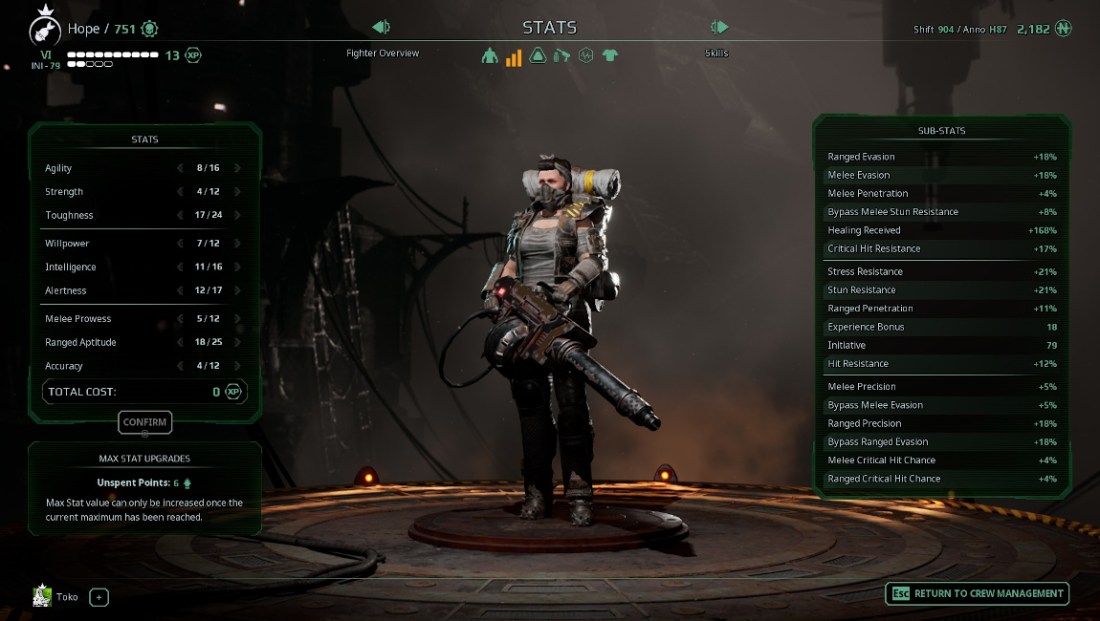Increase Intelligence using the right arrow
The image size is (1100, 621).
[x=238, y=267]
